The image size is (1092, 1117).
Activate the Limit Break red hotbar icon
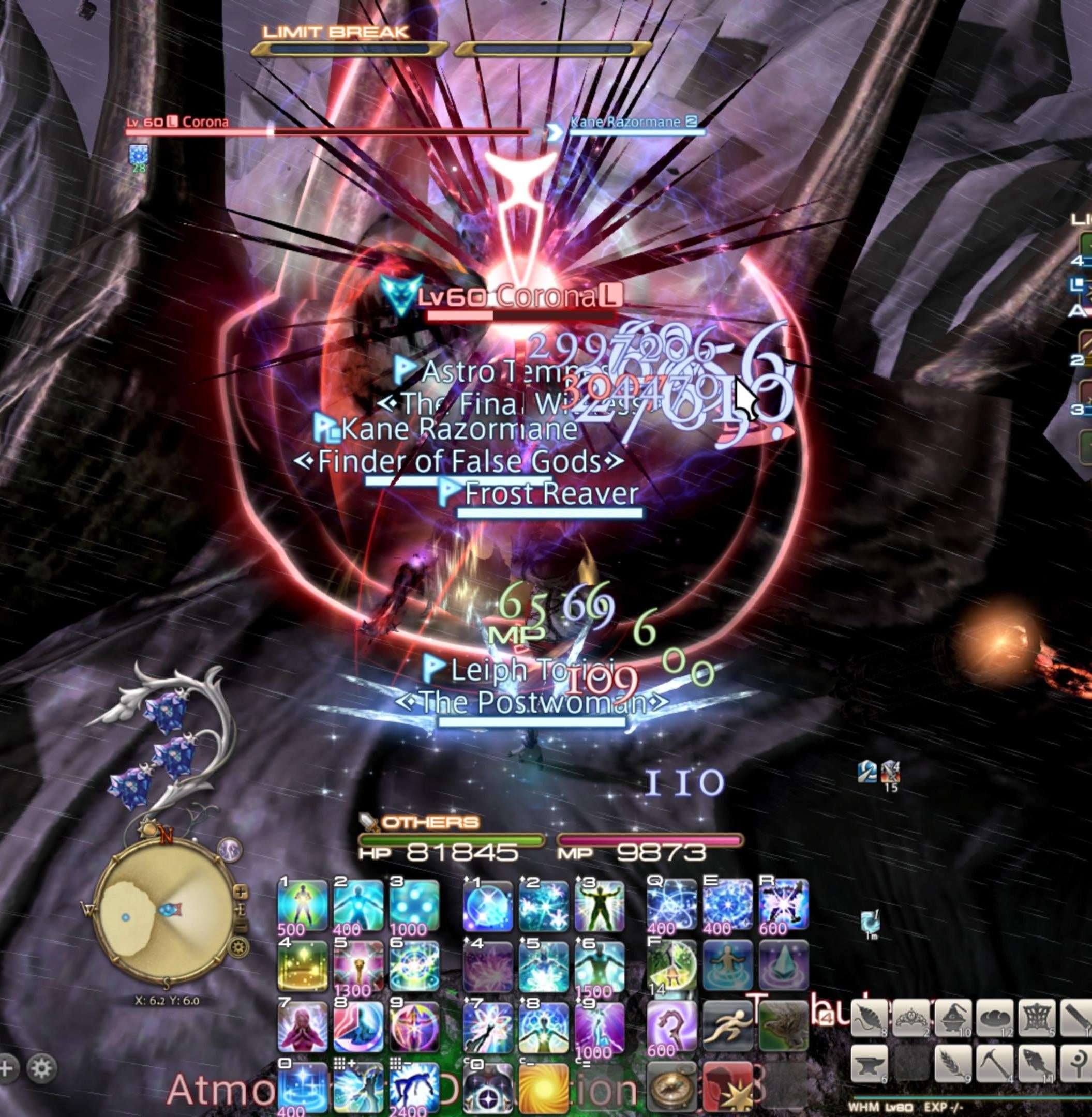tap(727, 1085)
